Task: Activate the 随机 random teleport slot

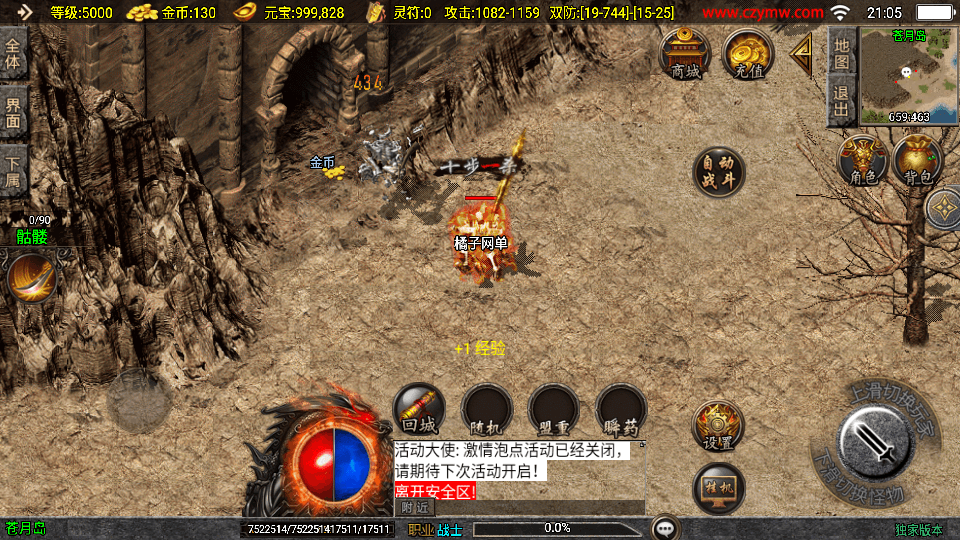Action: 487,409
